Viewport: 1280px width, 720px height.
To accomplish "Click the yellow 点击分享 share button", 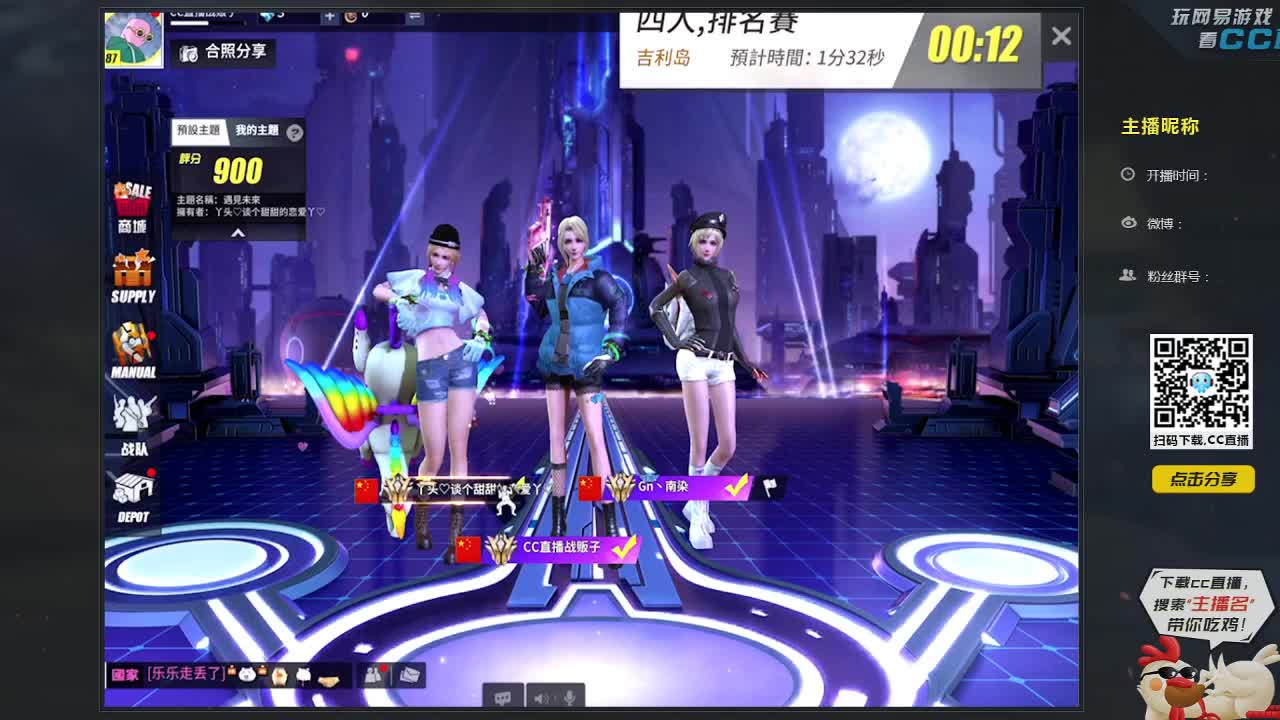I will (x=1204, y=480).
